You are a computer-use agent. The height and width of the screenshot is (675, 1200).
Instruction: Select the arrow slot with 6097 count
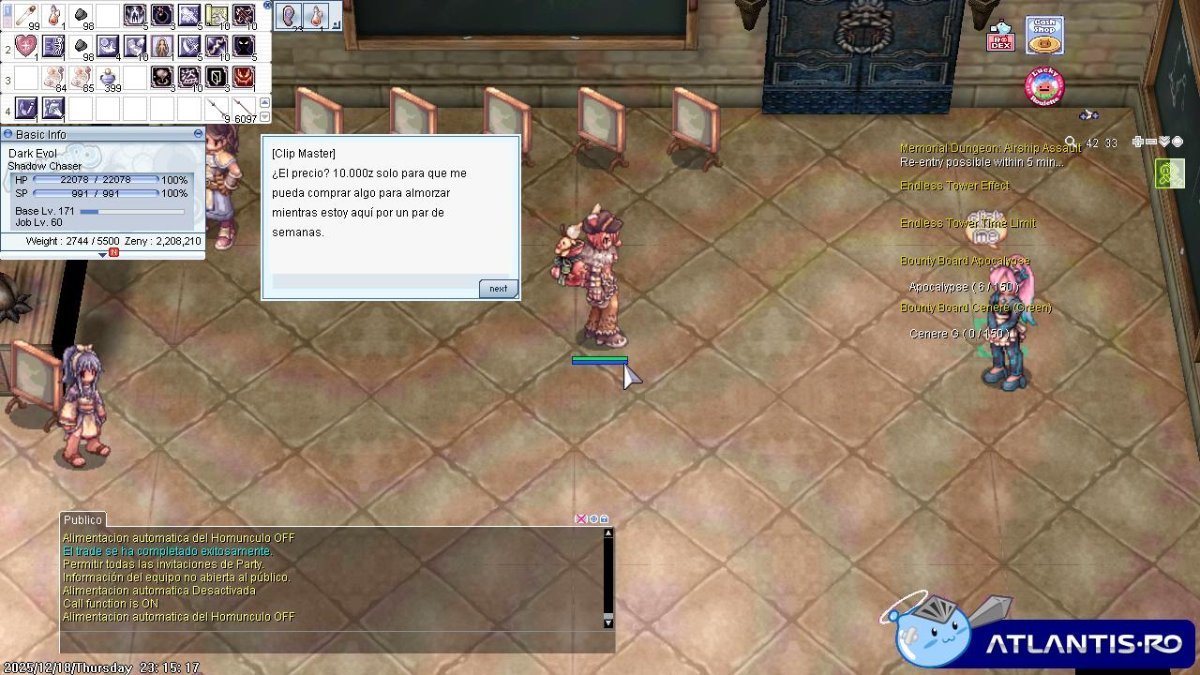click(x=243, y=107)
